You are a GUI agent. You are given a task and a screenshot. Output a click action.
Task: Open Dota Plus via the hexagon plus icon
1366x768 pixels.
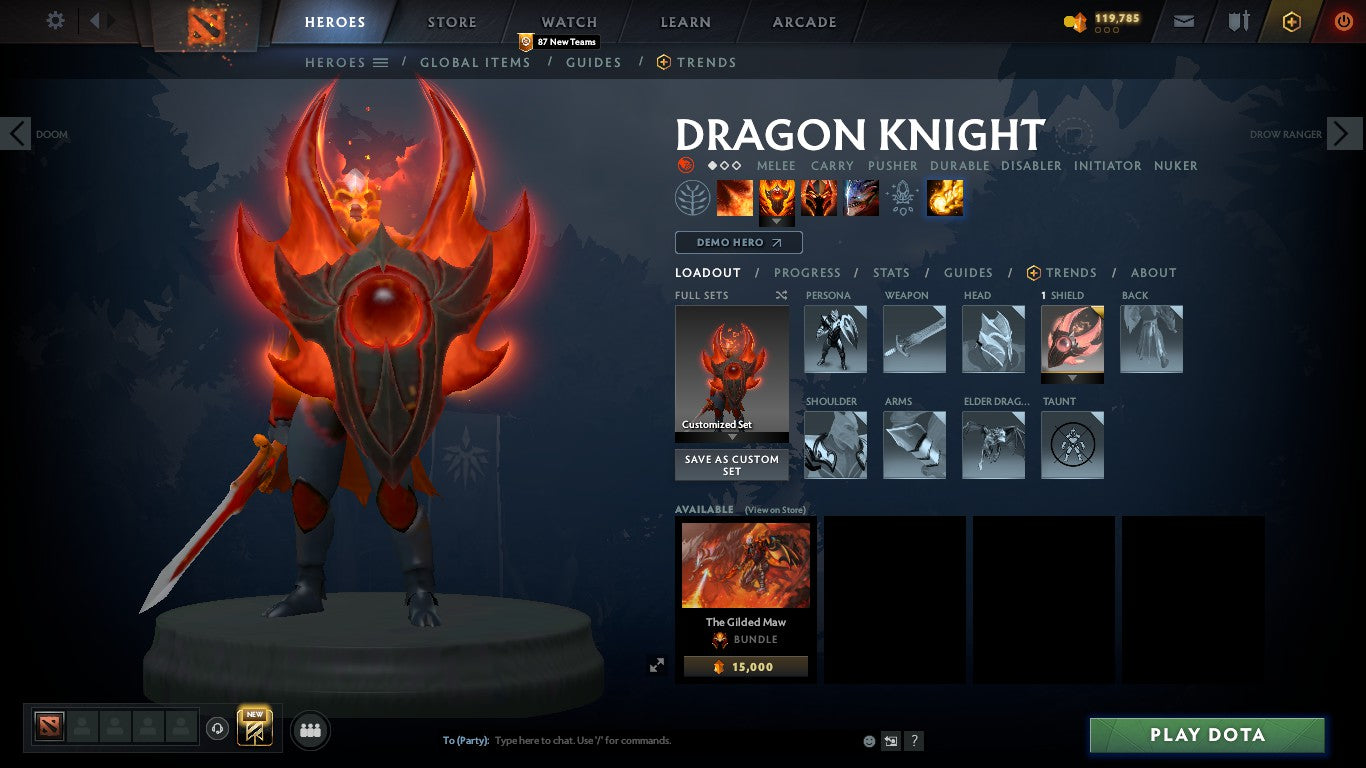1290,20
